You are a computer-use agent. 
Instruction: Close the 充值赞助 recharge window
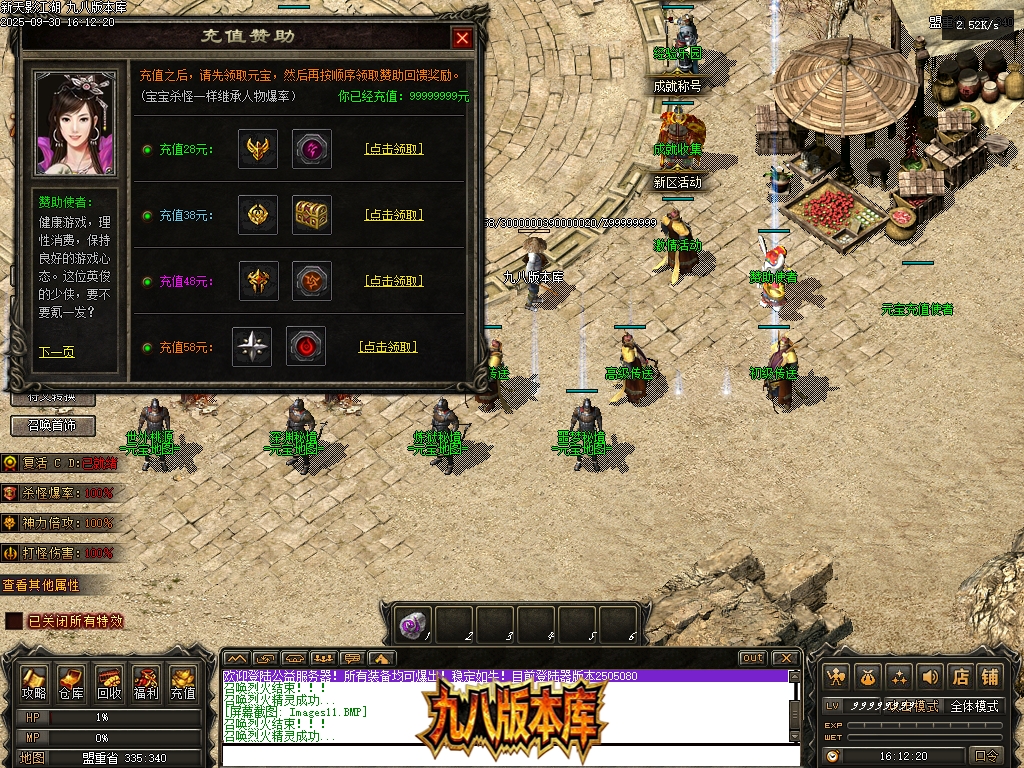point(461,38)
